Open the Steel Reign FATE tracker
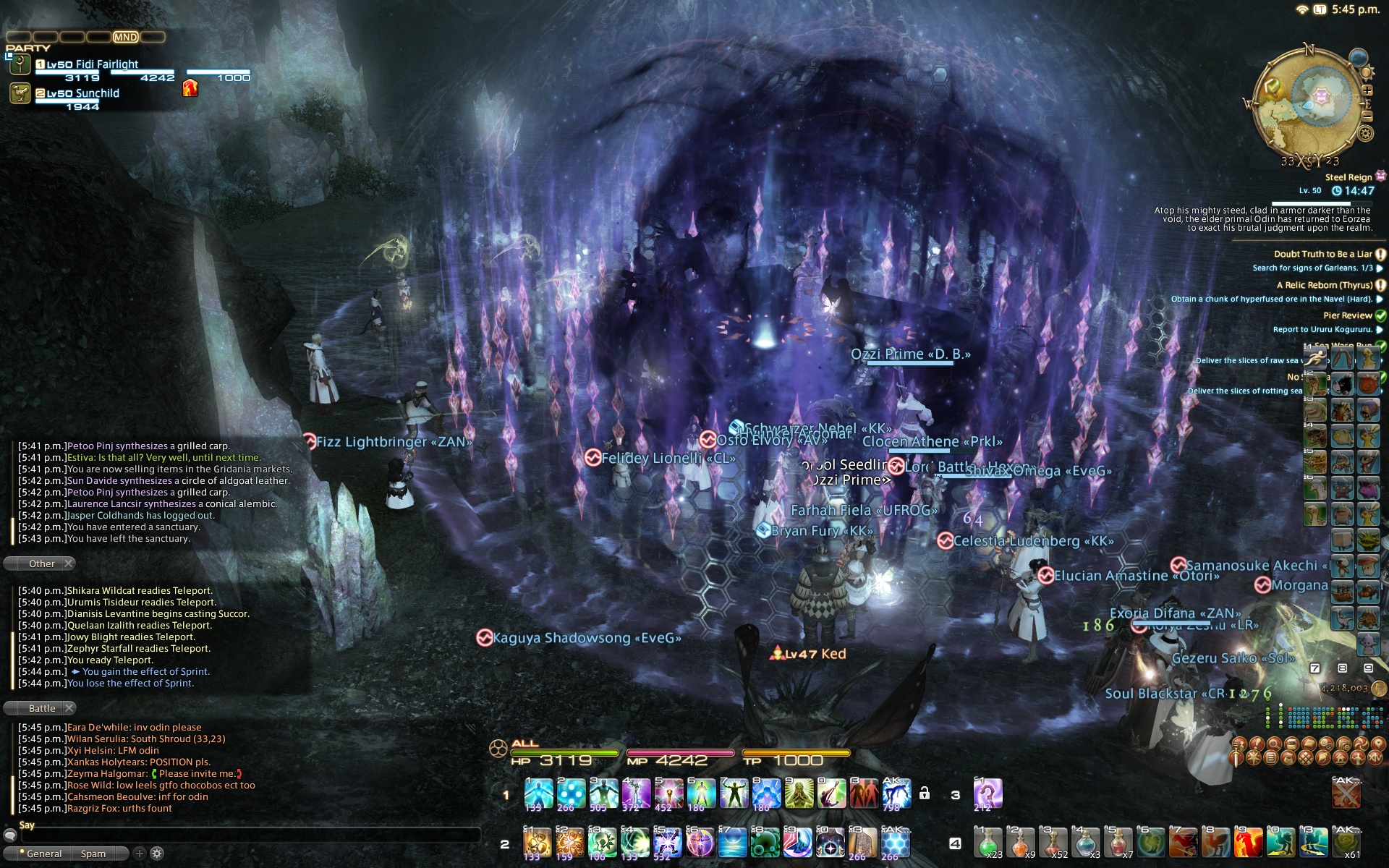Screen dimensions: 1389x868 click(1348, 177)
